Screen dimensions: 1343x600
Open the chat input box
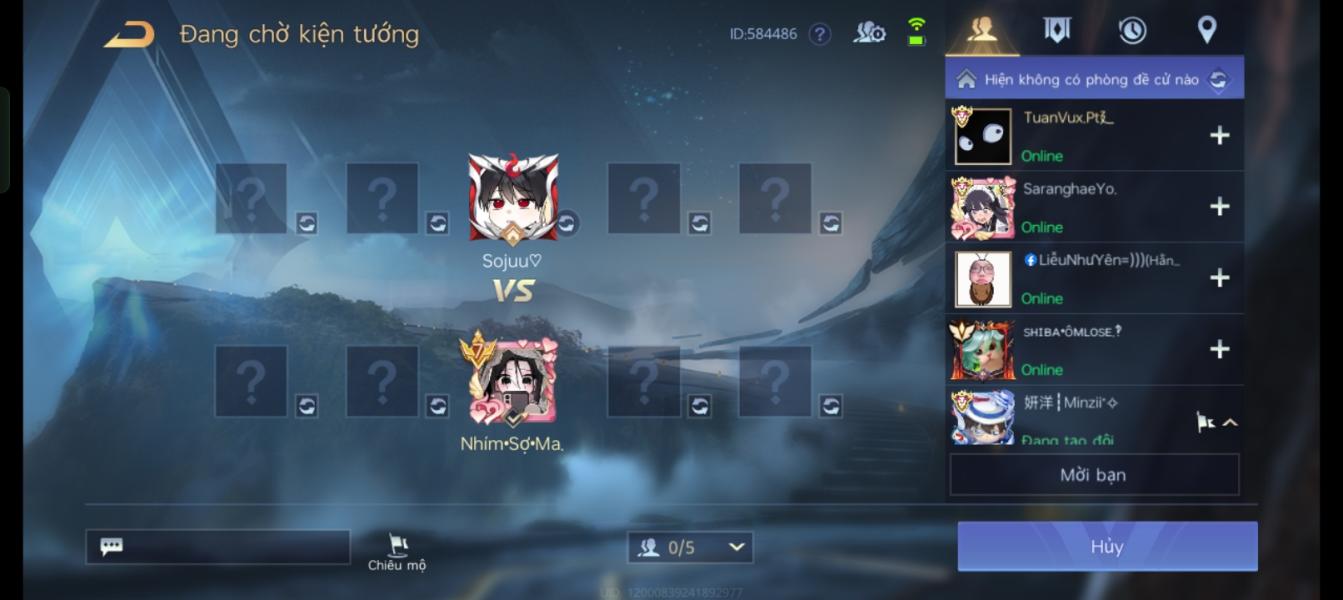click(x=218, y=547)
